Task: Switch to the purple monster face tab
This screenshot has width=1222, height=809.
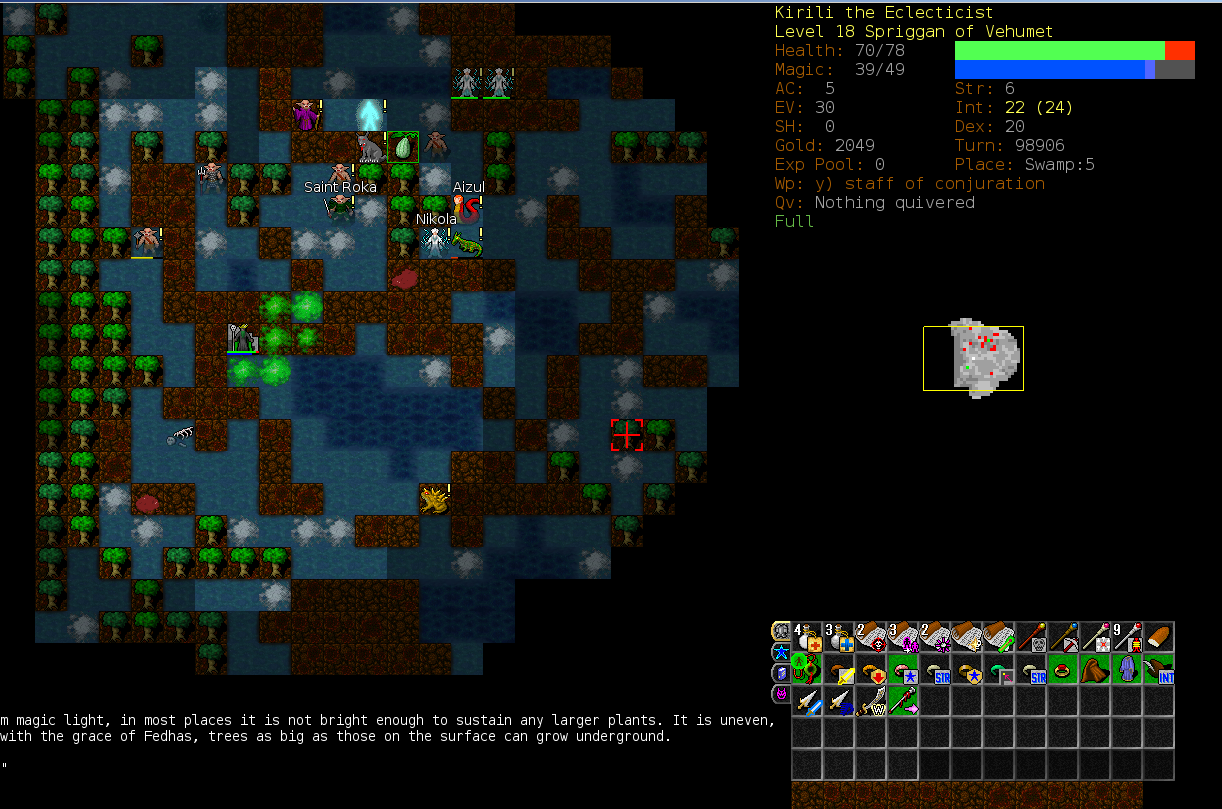Action: (x=781, y=694)
